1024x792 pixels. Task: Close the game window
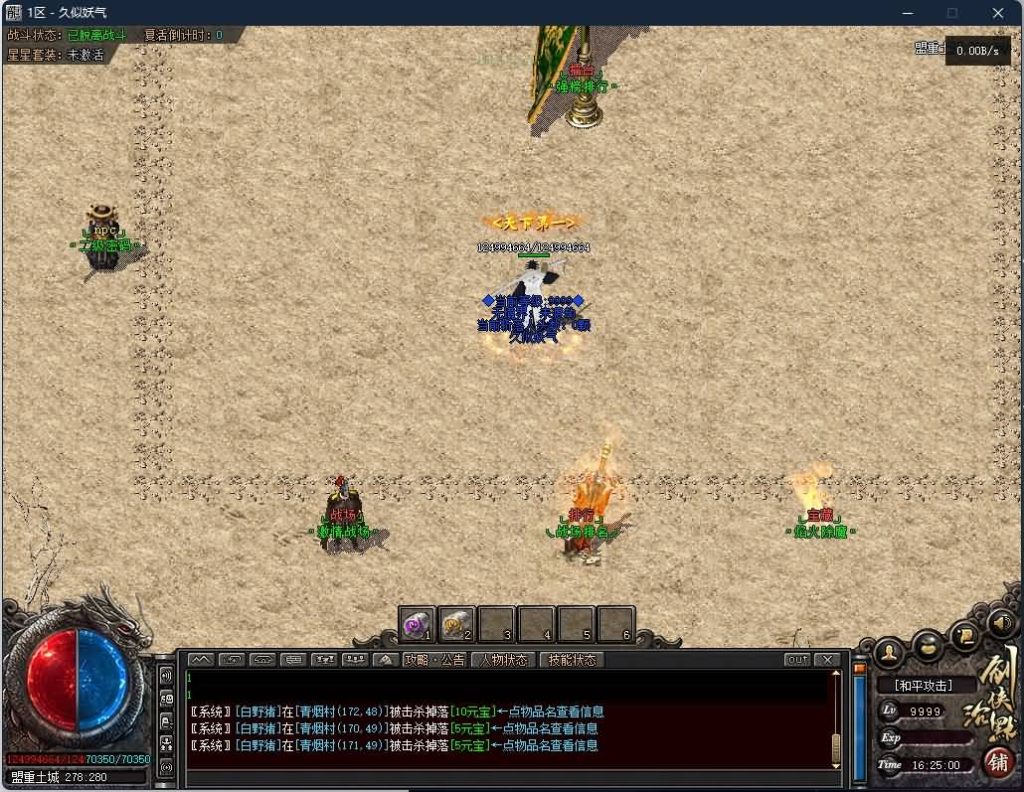coord(997,13)
